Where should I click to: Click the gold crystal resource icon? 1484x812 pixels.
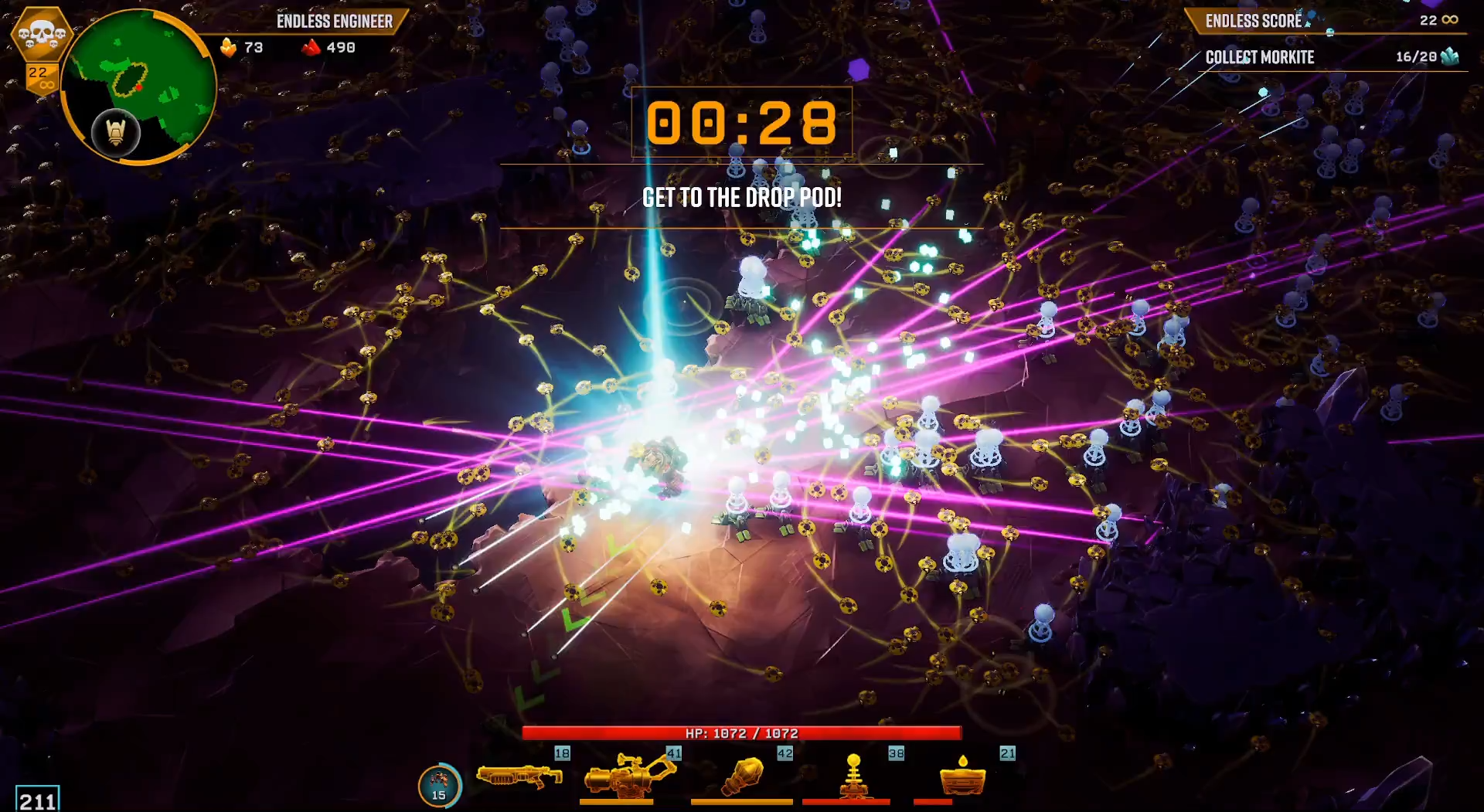229,48
